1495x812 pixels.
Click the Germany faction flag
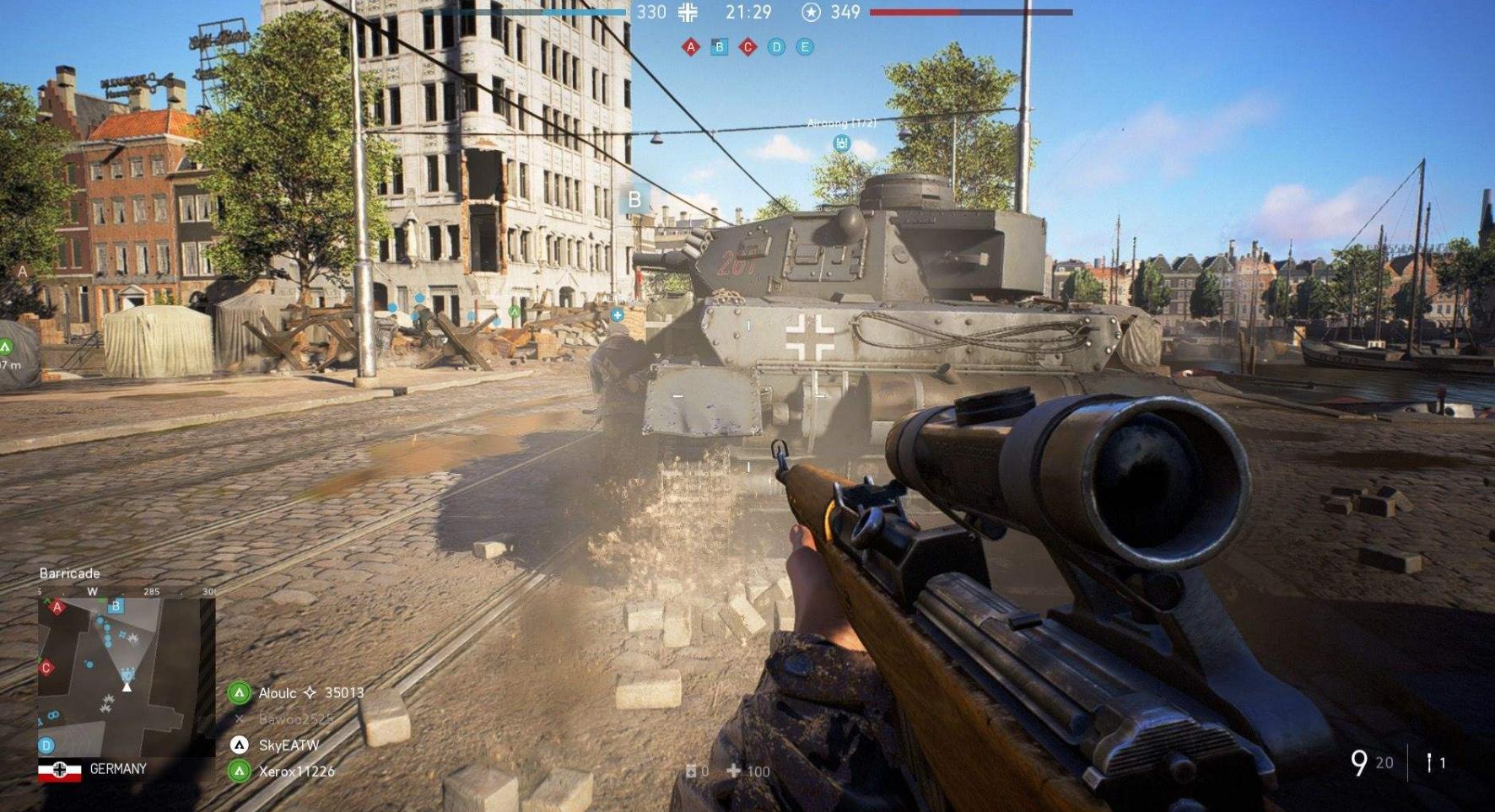pos(60,770)
